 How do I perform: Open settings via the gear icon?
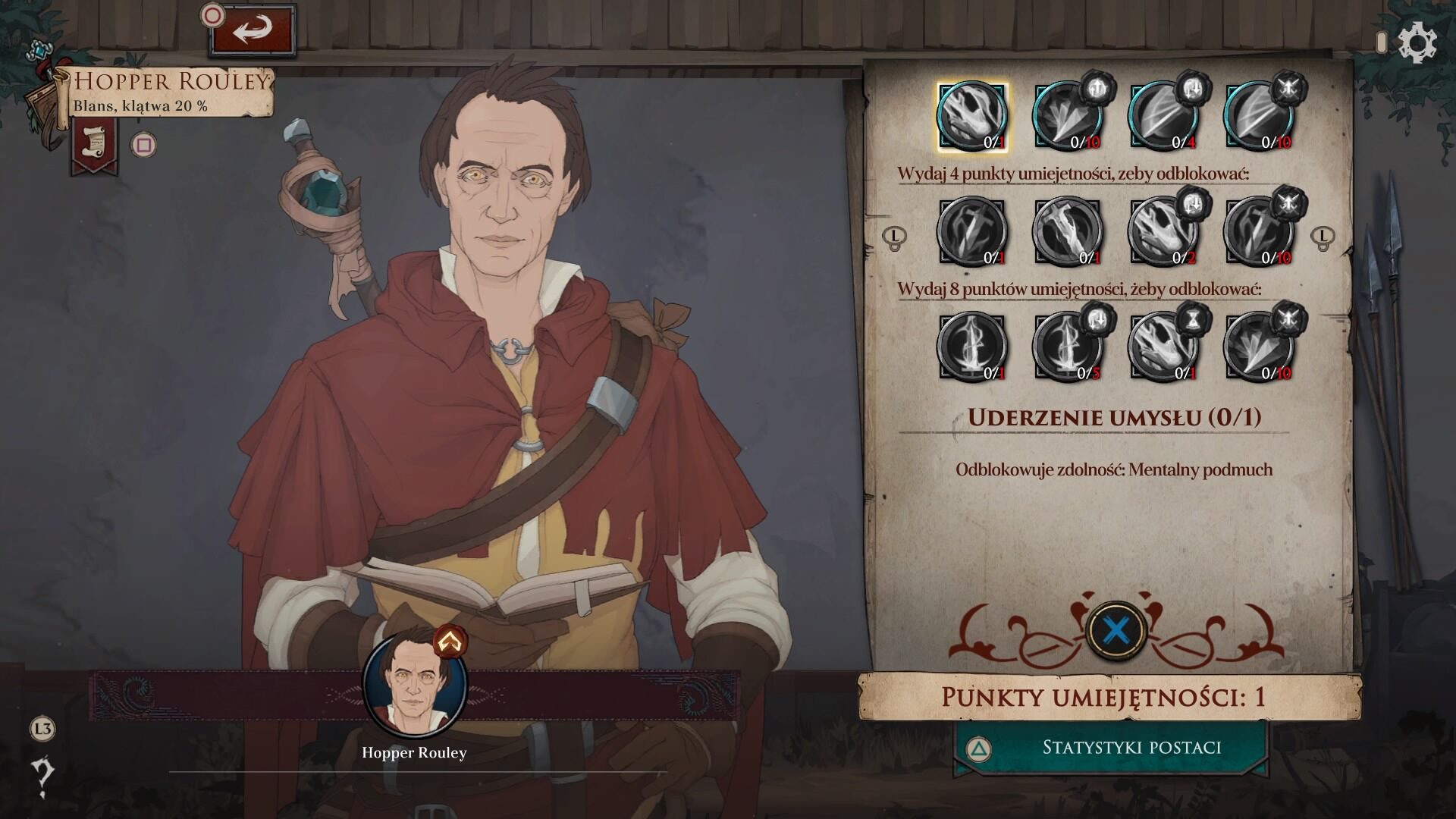tap(1416, 42)
